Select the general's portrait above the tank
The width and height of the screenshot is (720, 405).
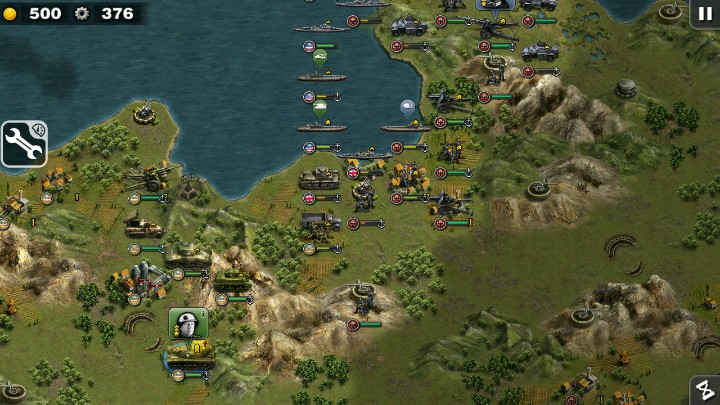click(187, 323)
